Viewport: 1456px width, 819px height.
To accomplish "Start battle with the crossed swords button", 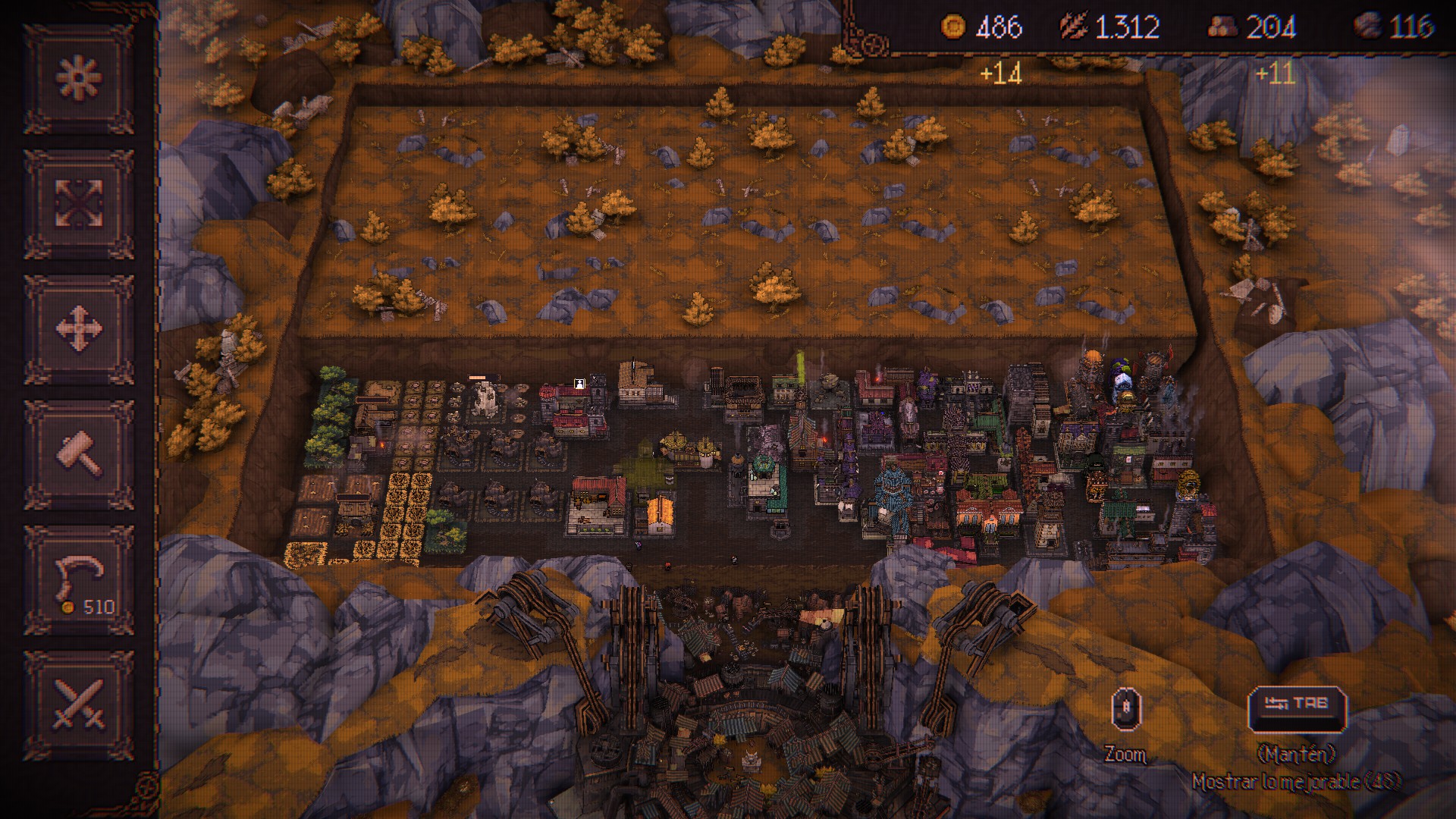I will tap(80, 705).
